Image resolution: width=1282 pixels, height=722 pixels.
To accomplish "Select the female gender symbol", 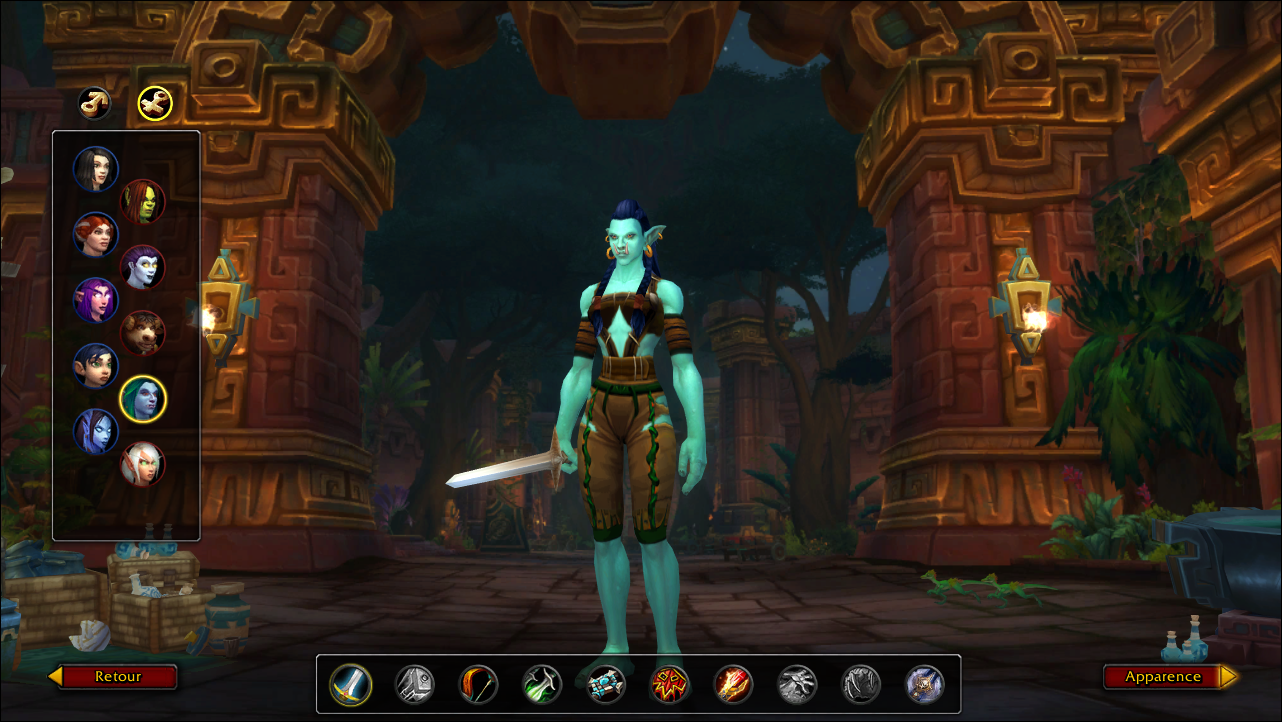I will (x=155, y=102).
